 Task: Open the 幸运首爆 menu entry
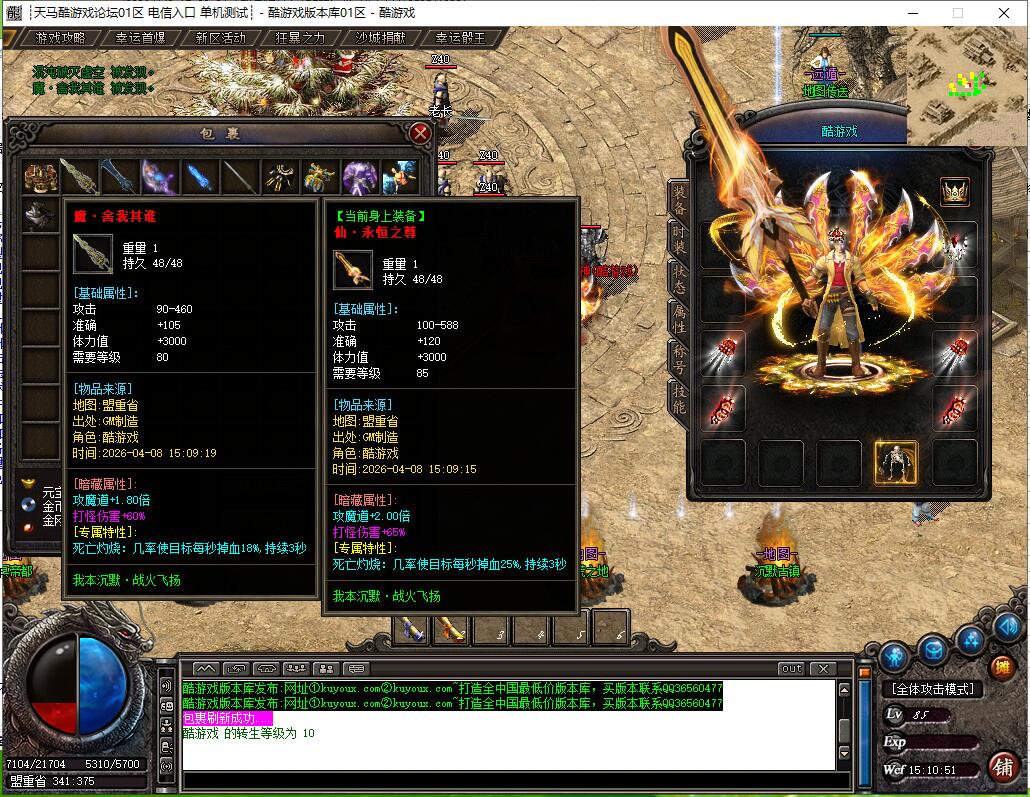140,38
